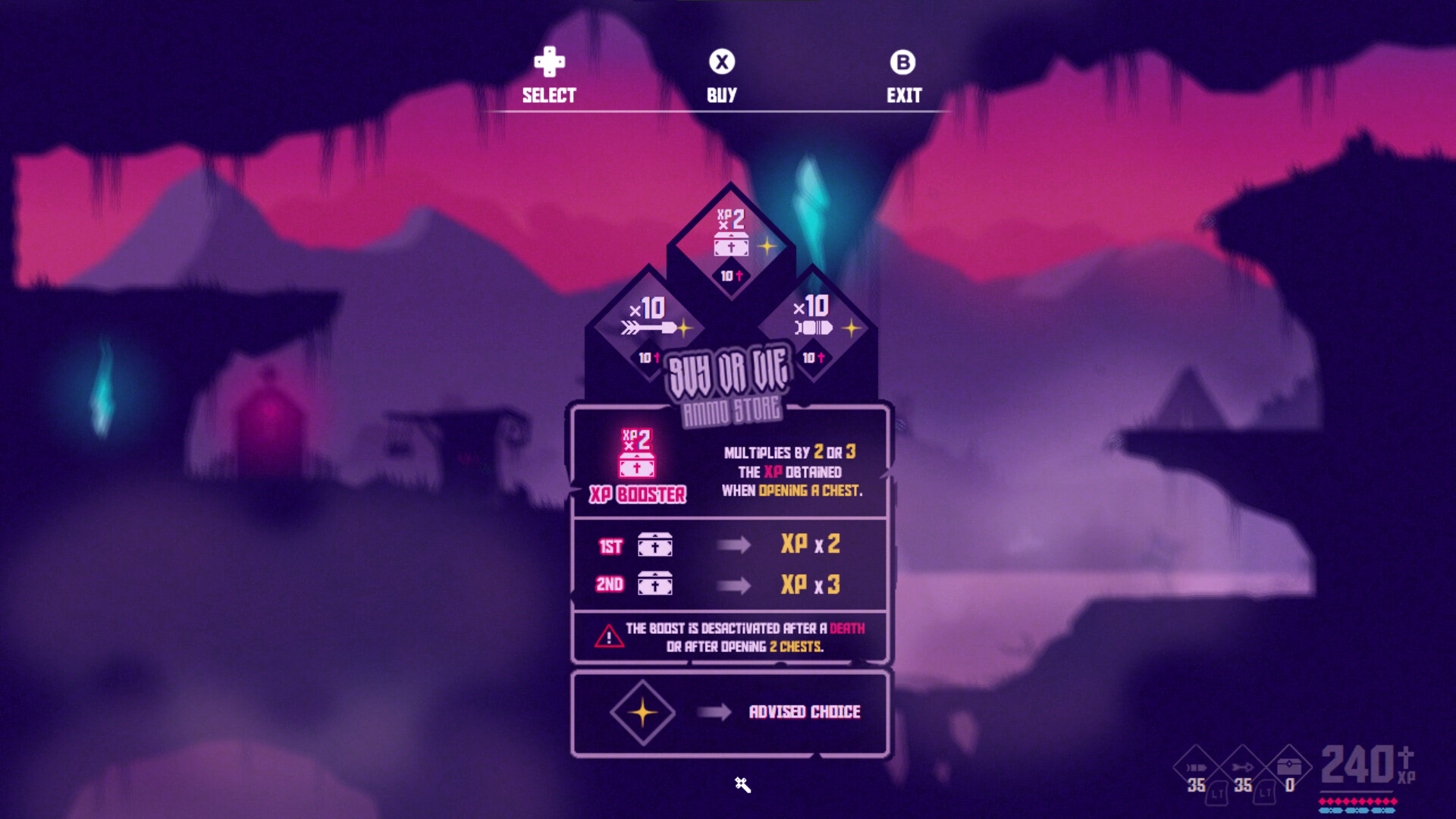Click the sparkle star on the bullets offer
The height and width of the screenshot is (819, 1456).
[851, 328]
